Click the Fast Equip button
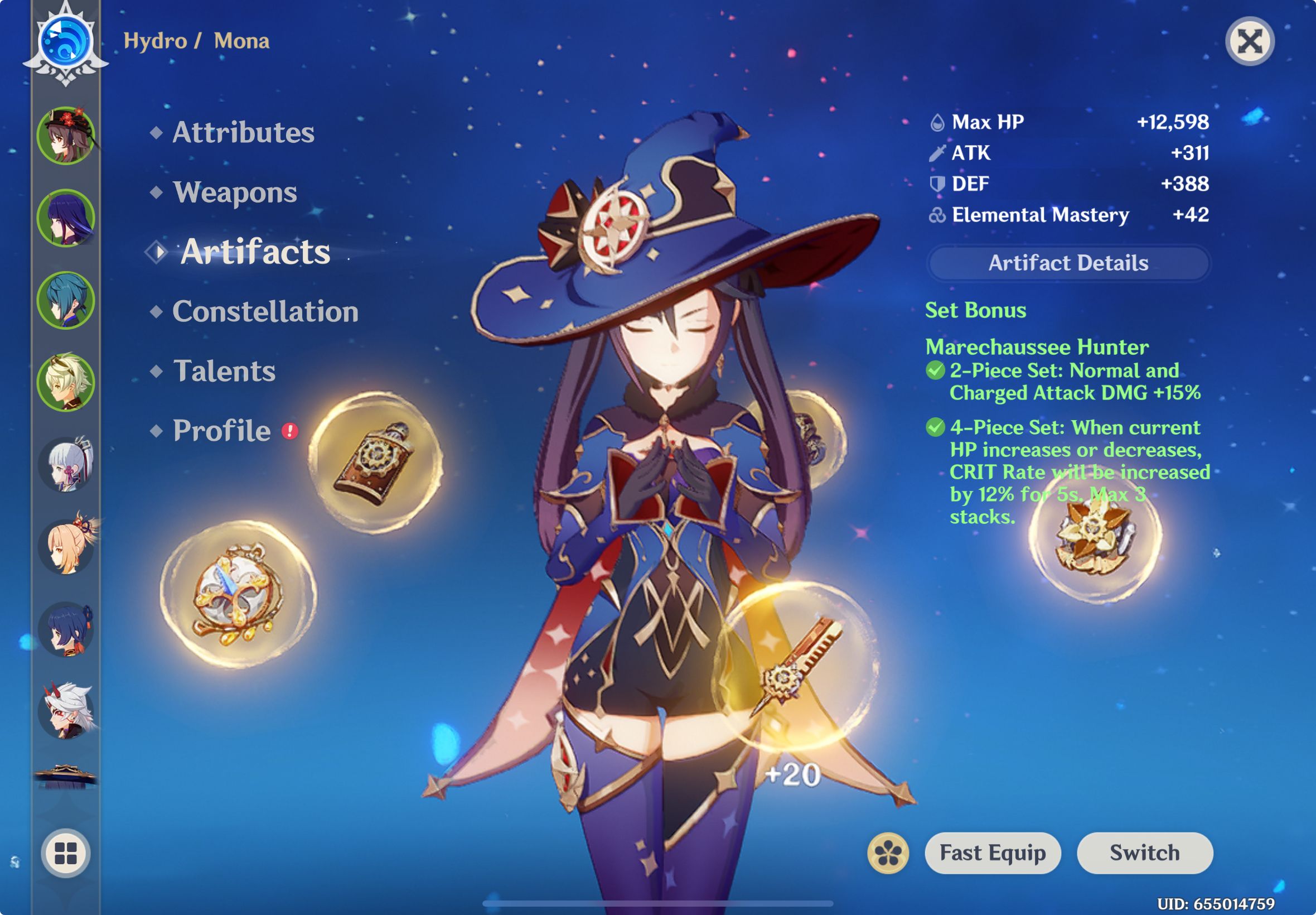 tap(994, 853)
